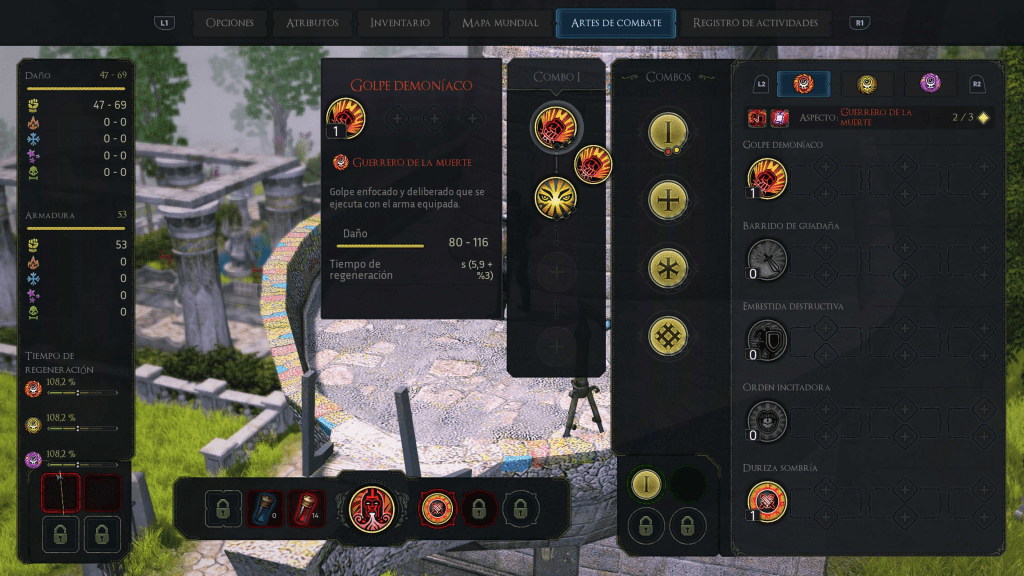Choose the plus-symbol combo in Combos list

(666, 200)
